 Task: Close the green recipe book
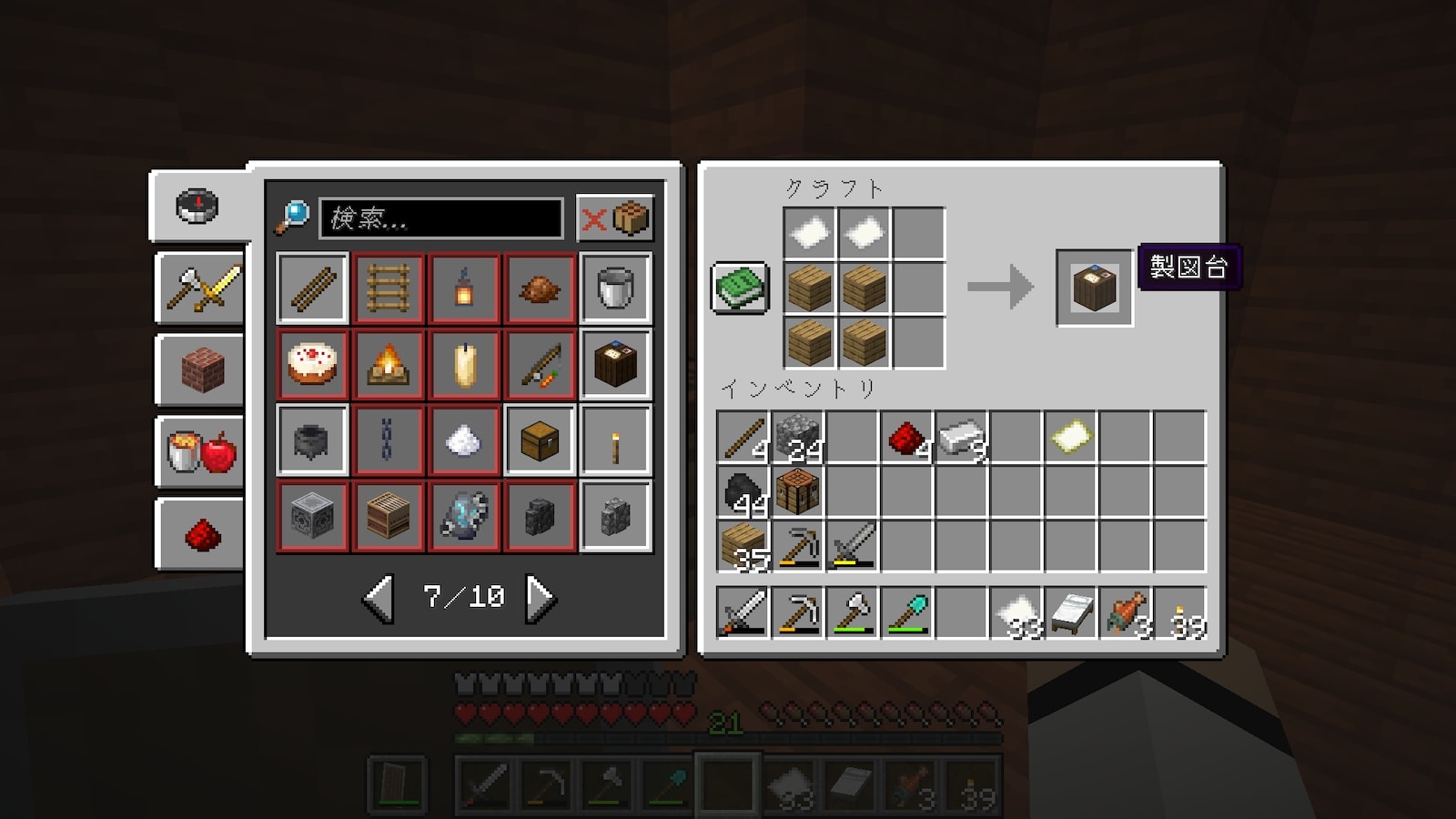[x=739, y=288]
